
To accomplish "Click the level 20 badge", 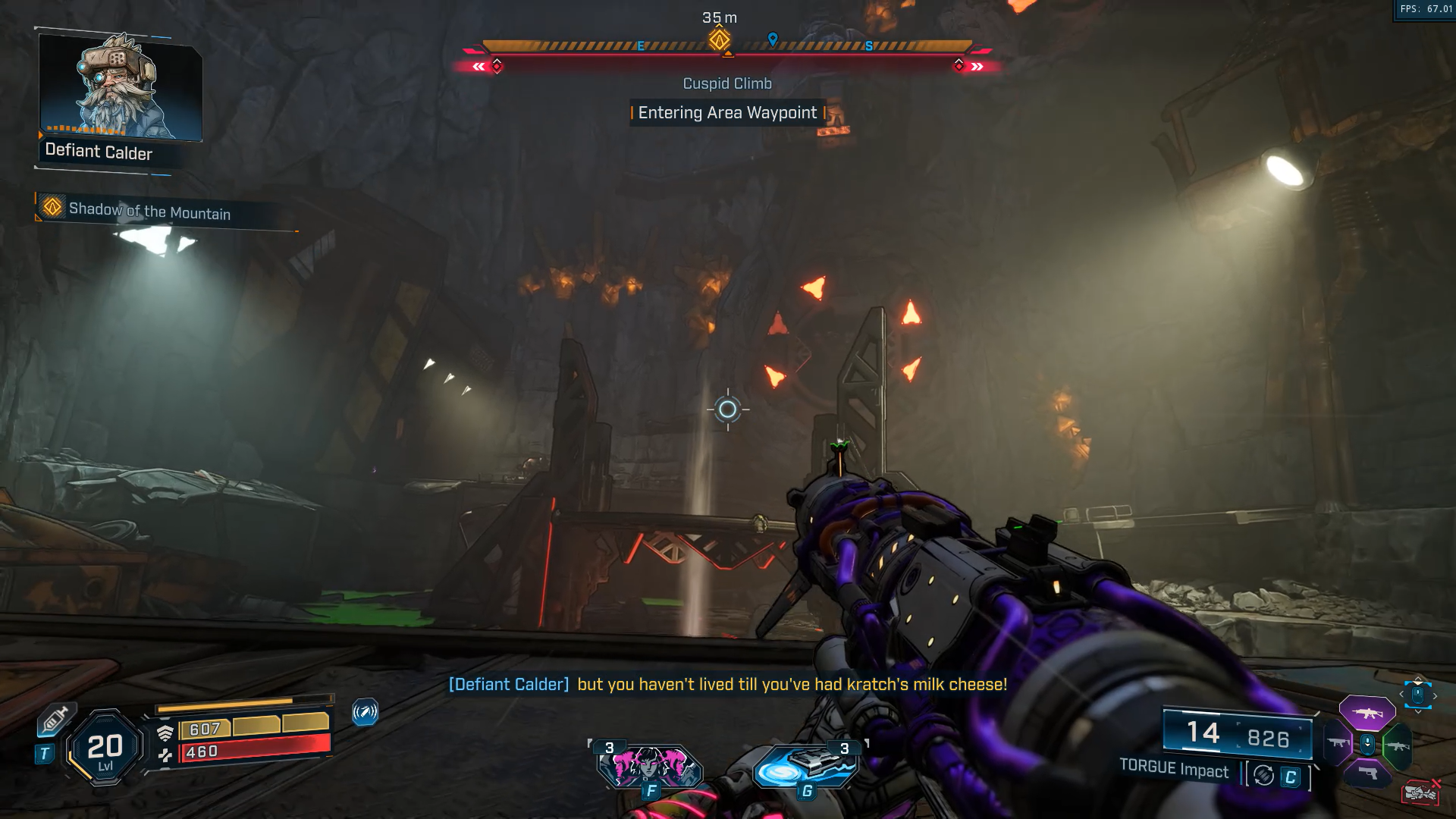I will point(105,749).
